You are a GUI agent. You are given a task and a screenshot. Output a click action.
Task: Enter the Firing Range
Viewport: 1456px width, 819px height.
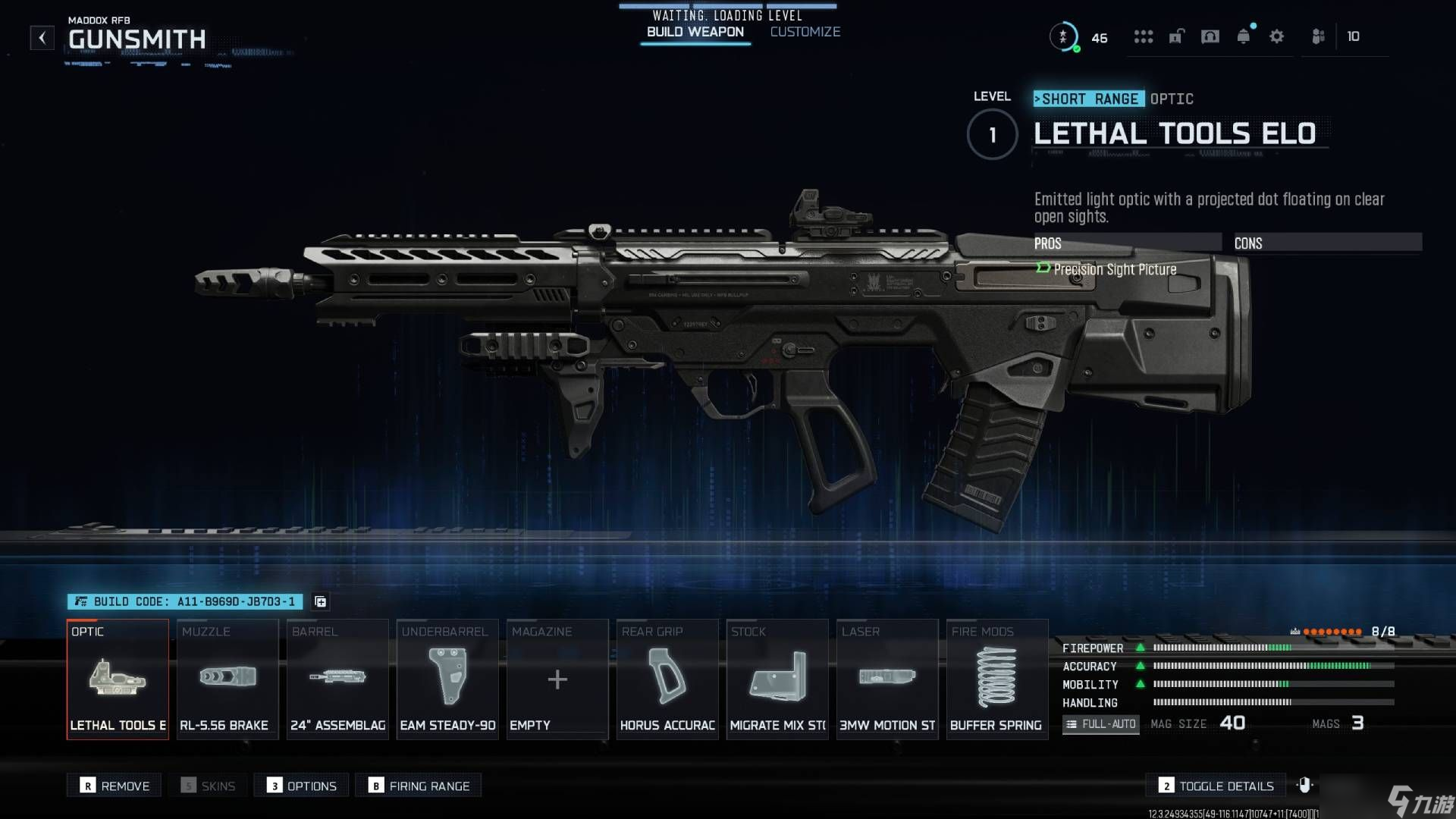click(419, 786)
